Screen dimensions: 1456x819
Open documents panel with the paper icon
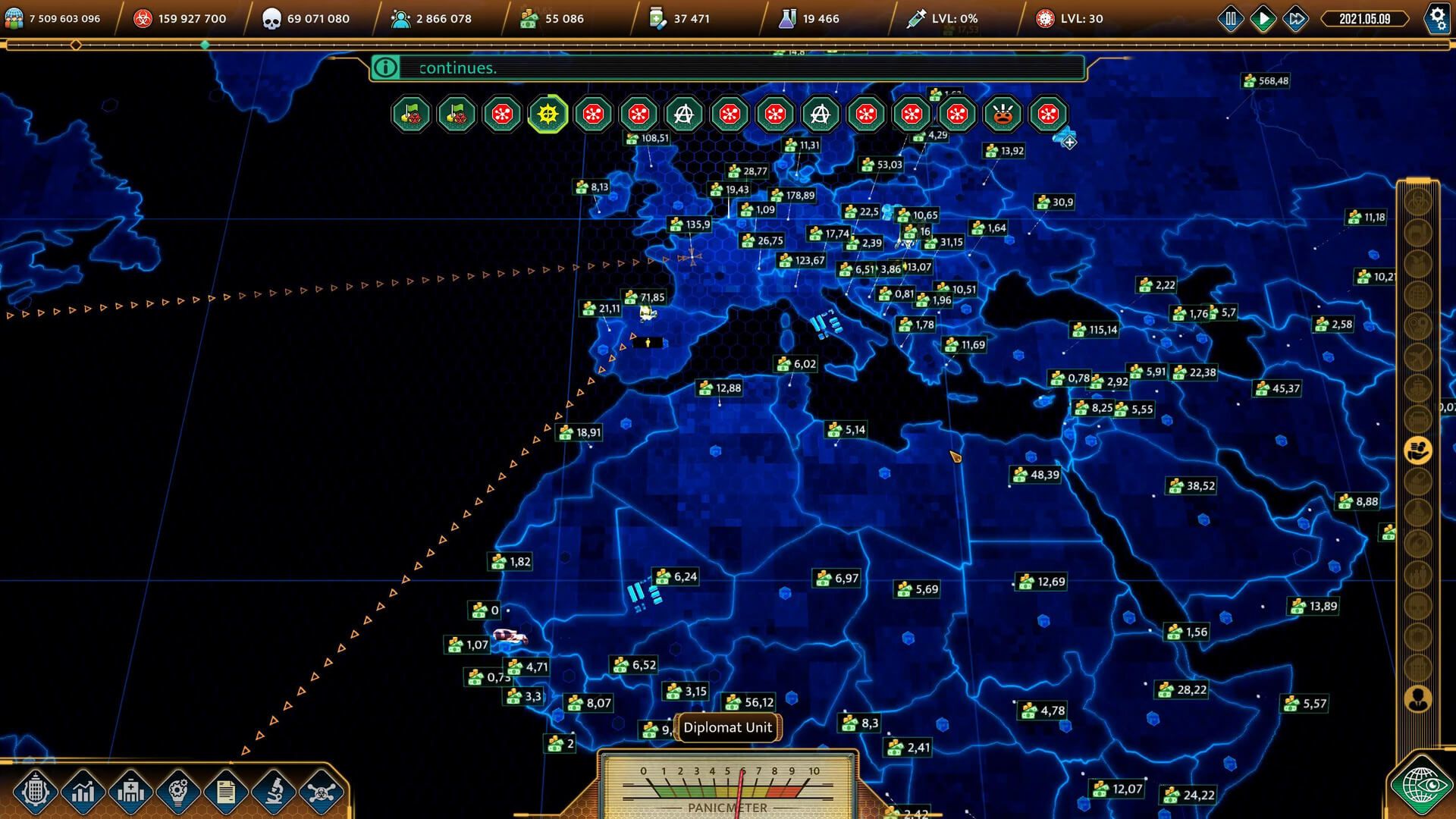point(227,791)
